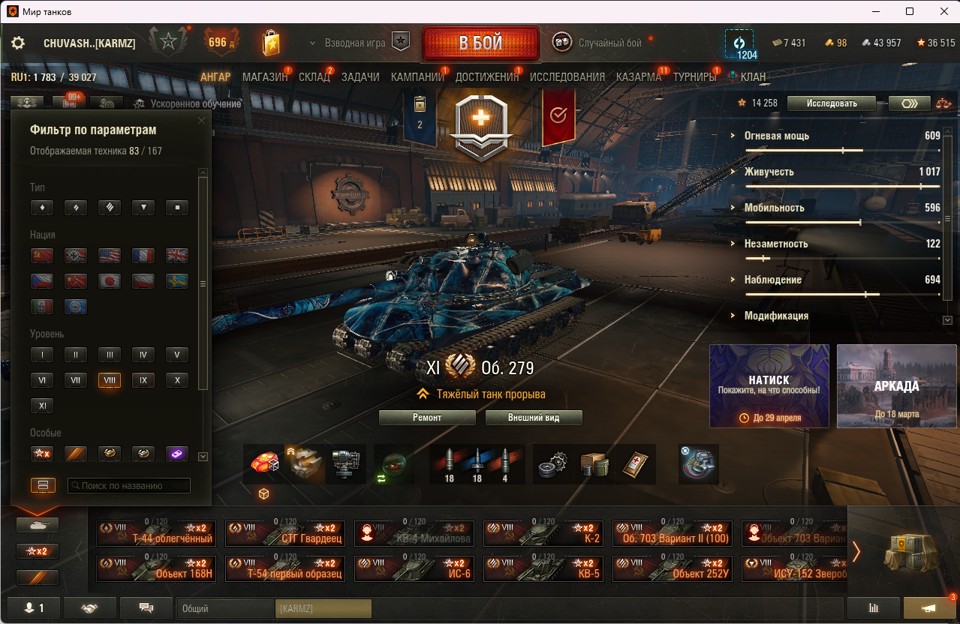Select the tier X filter button
Image resolution: width=960 pixels, height=624 pixels.
[176, 380]
